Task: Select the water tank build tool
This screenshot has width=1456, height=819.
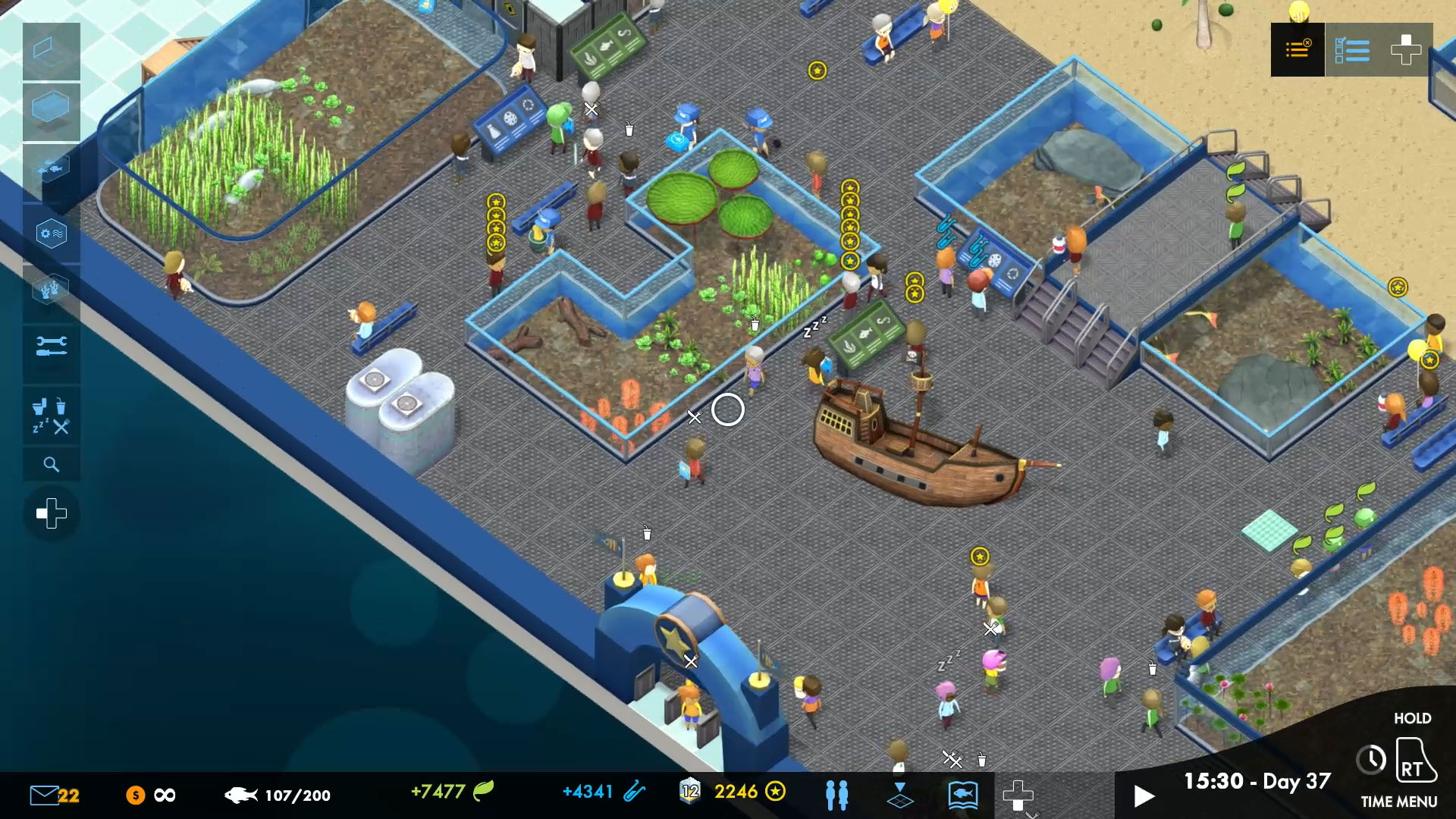Action: tap(52, 108)
